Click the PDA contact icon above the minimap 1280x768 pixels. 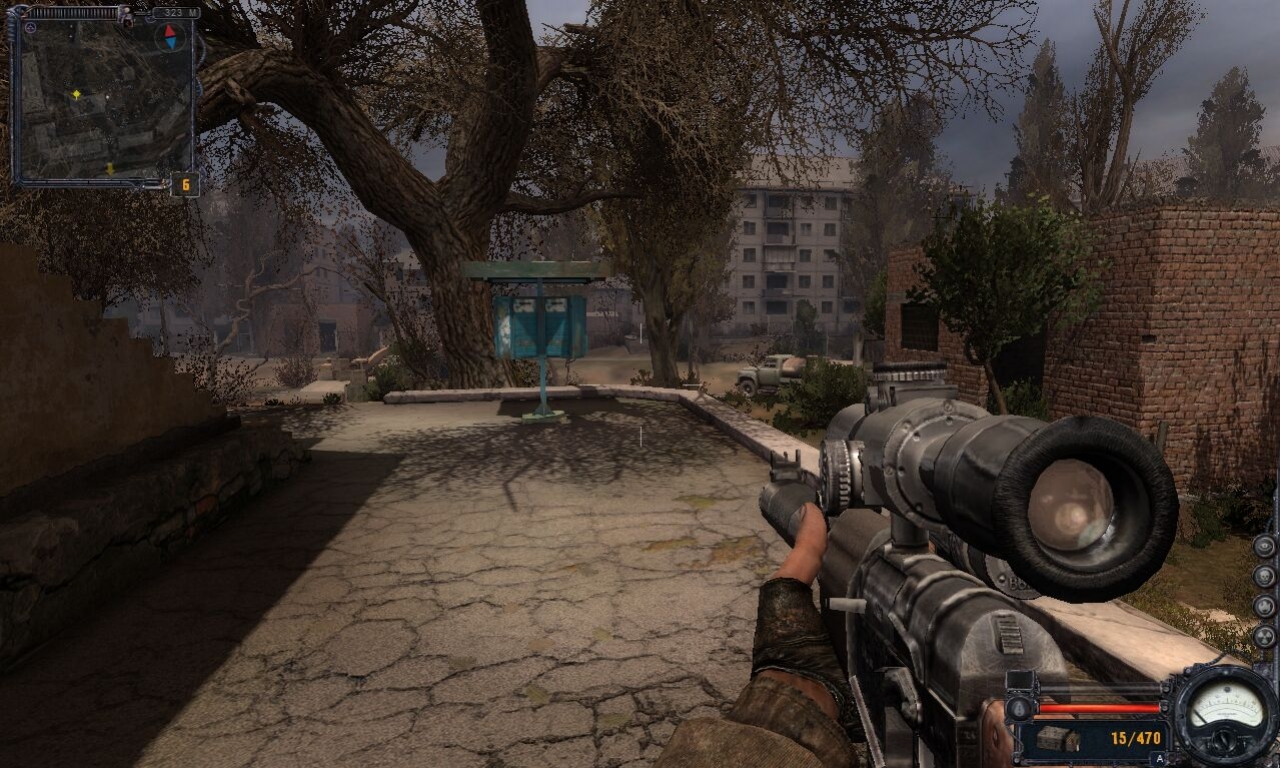click(125, 16)
